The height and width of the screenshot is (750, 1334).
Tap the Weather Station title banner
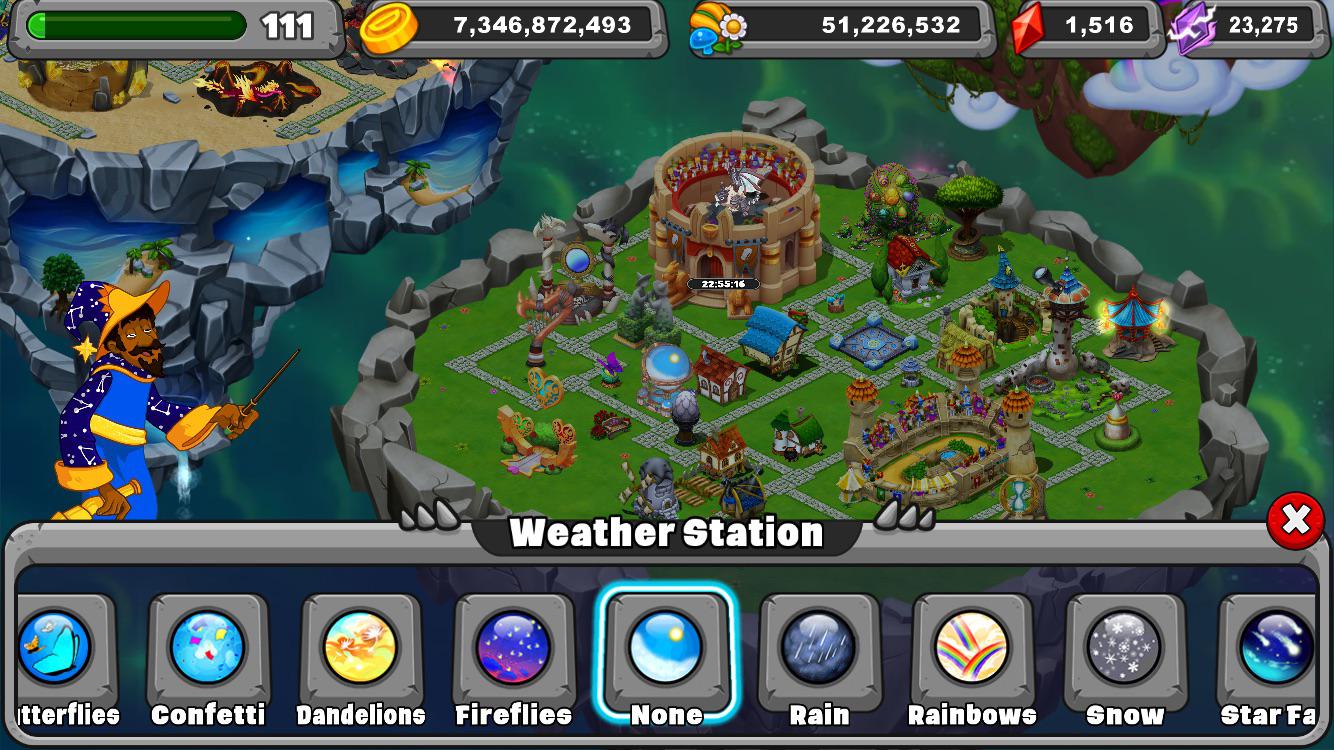[667, 532]
